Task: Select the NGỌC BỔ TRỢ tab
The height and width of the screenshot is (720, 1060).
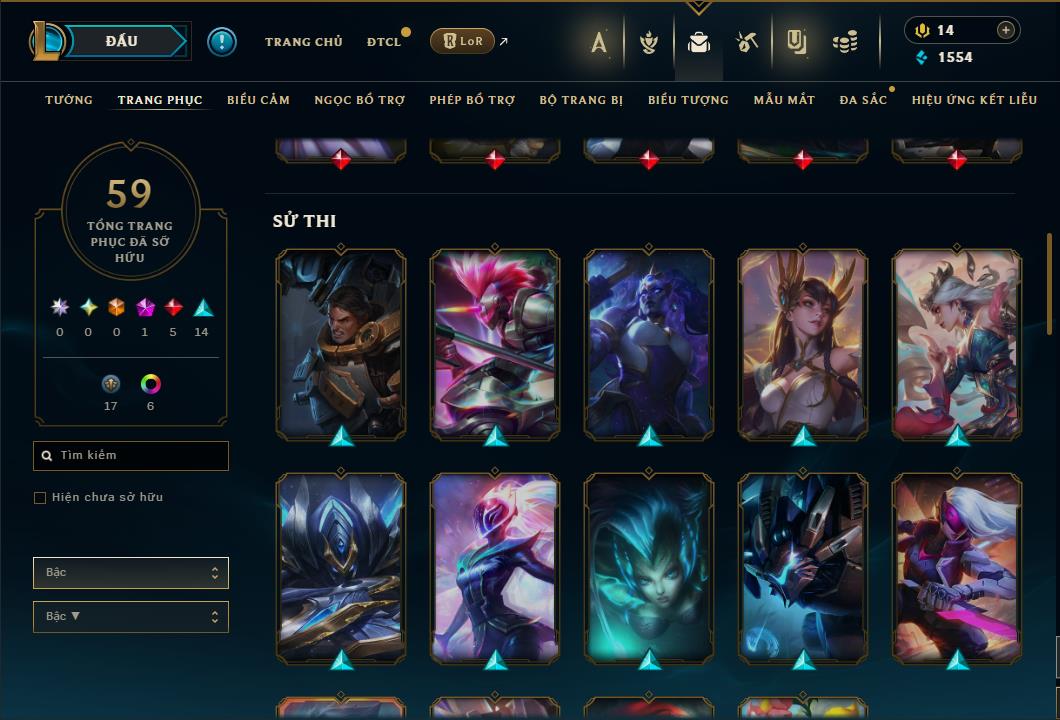Action: [359, 100]
